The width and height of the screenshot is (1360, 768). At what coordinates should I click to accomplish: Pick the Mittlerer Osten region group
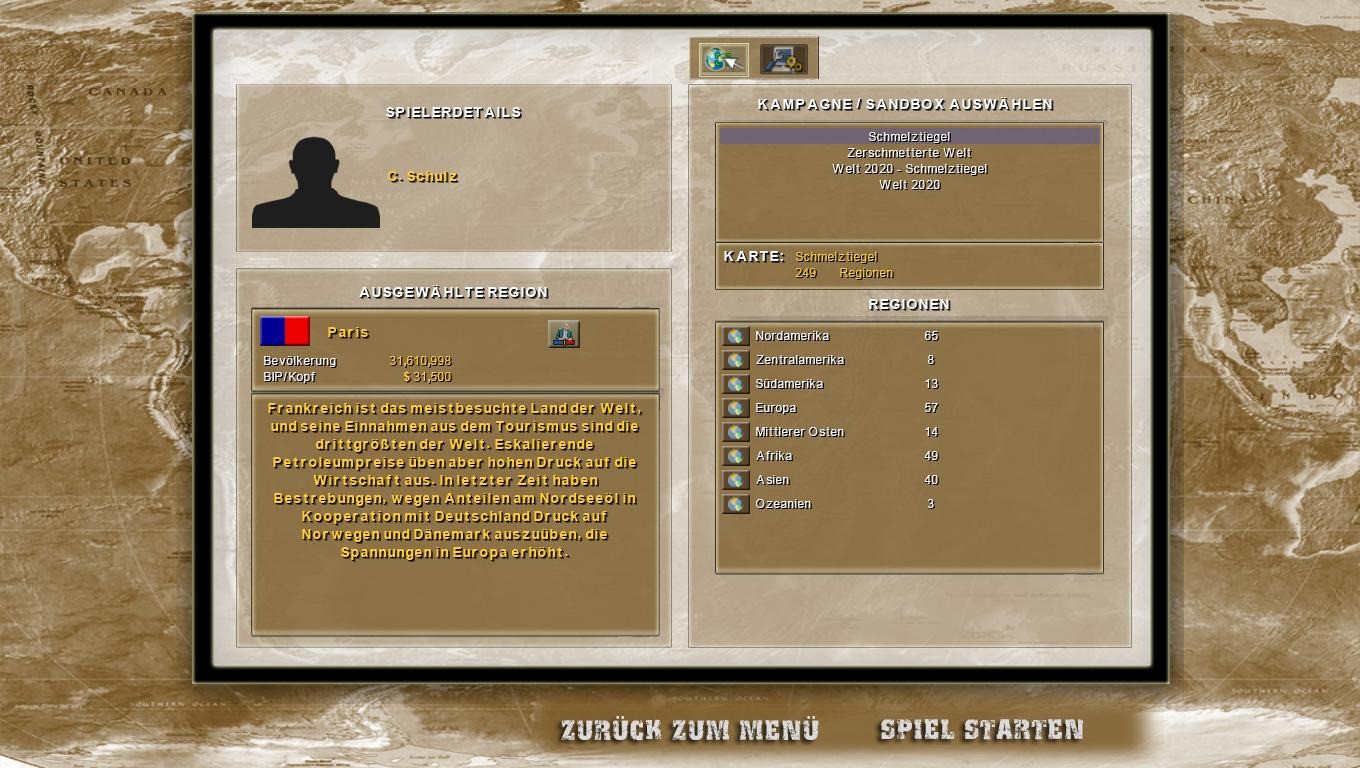(736, 433)
